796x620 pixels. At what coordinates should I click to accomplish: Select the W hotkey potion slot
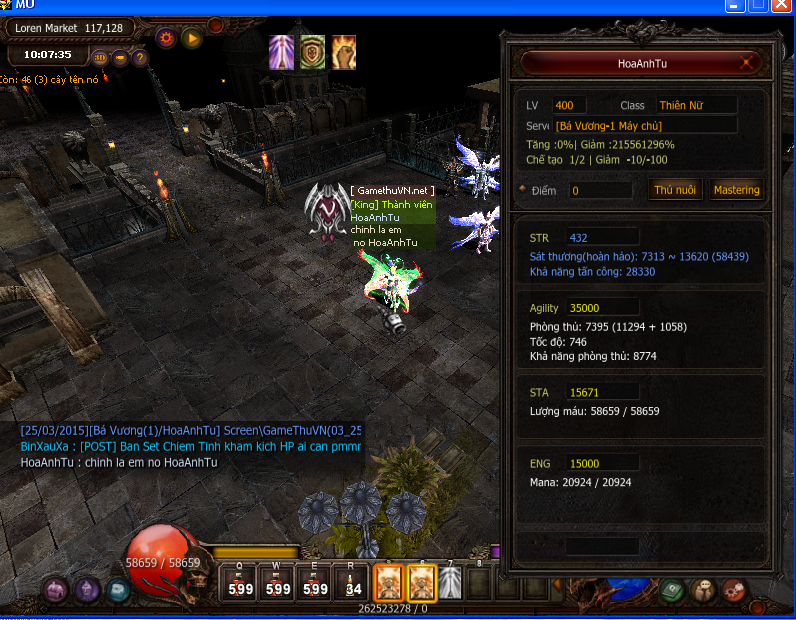pos(277,583)
